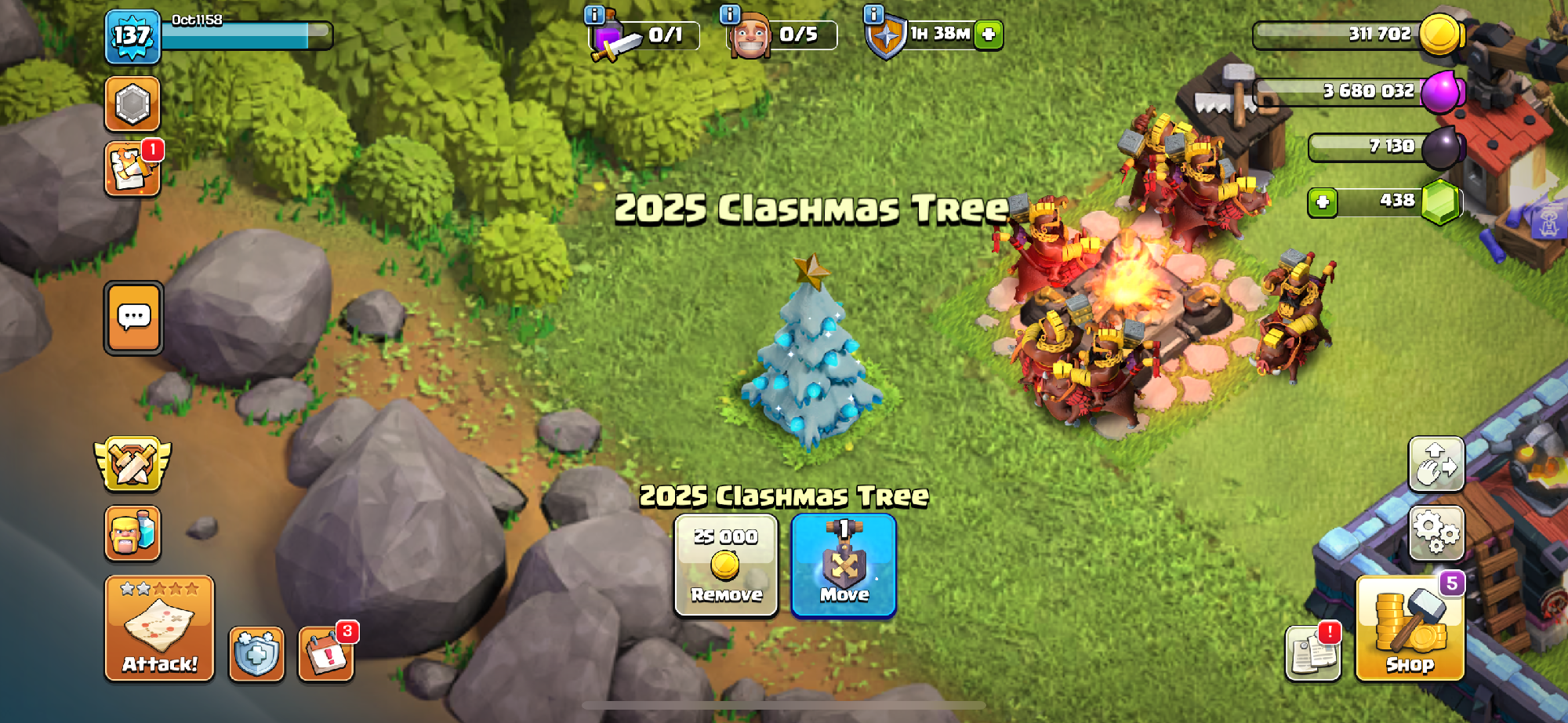Open the battle log messages icon
This screenshot has height=723, width=1568.
click(132, 169)
